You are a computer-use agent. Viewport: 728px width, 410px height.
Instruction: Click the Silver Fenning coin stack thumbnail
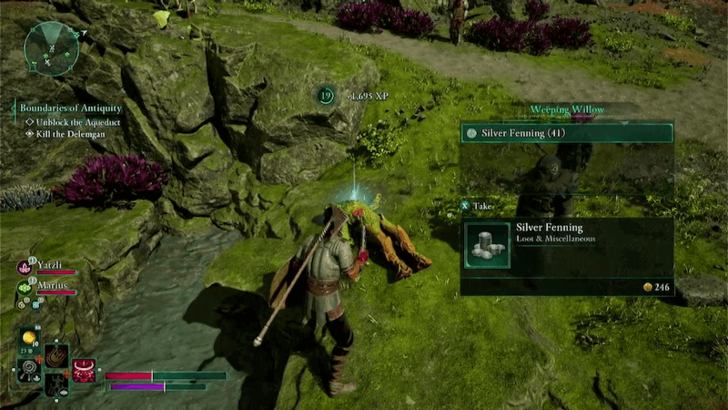(x=488, y=245)
